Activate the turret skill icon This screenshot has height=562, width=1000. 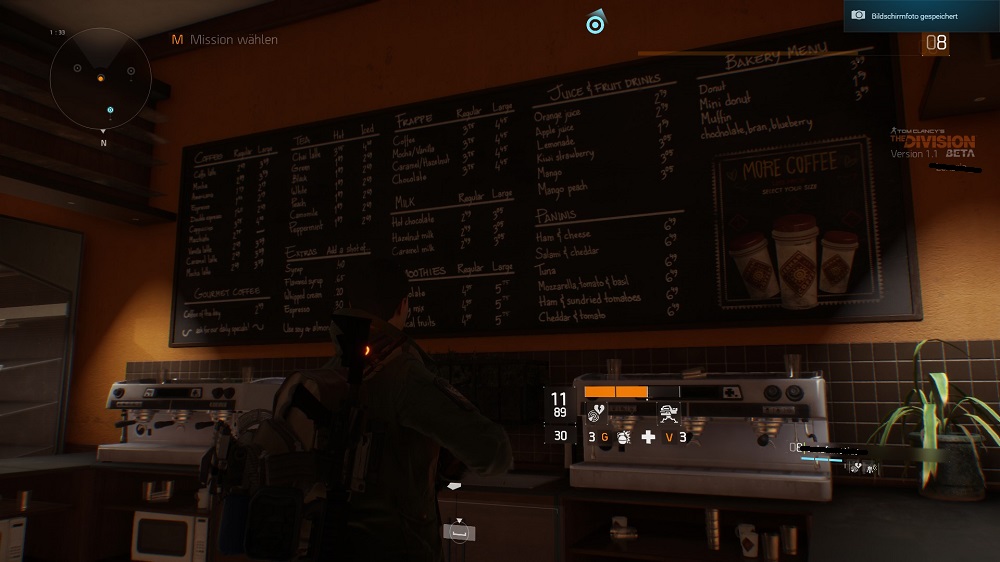click(668, 411)
